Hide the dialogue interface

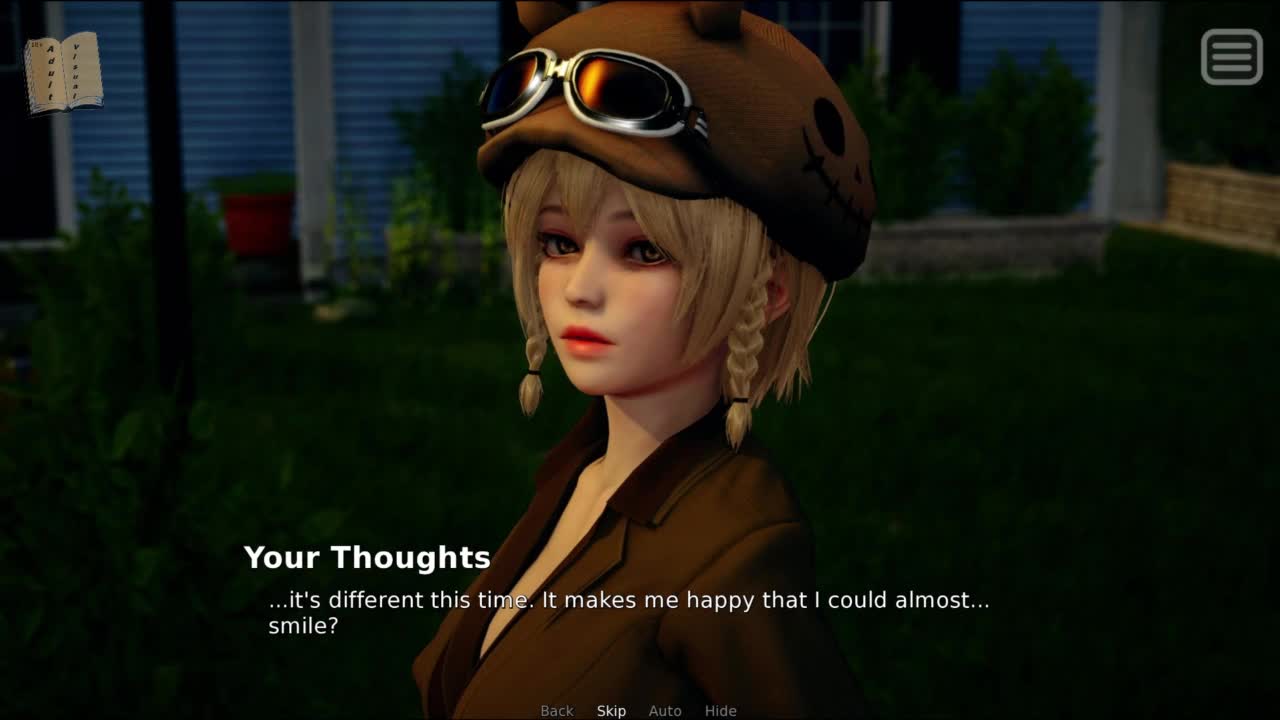point(720,711)
